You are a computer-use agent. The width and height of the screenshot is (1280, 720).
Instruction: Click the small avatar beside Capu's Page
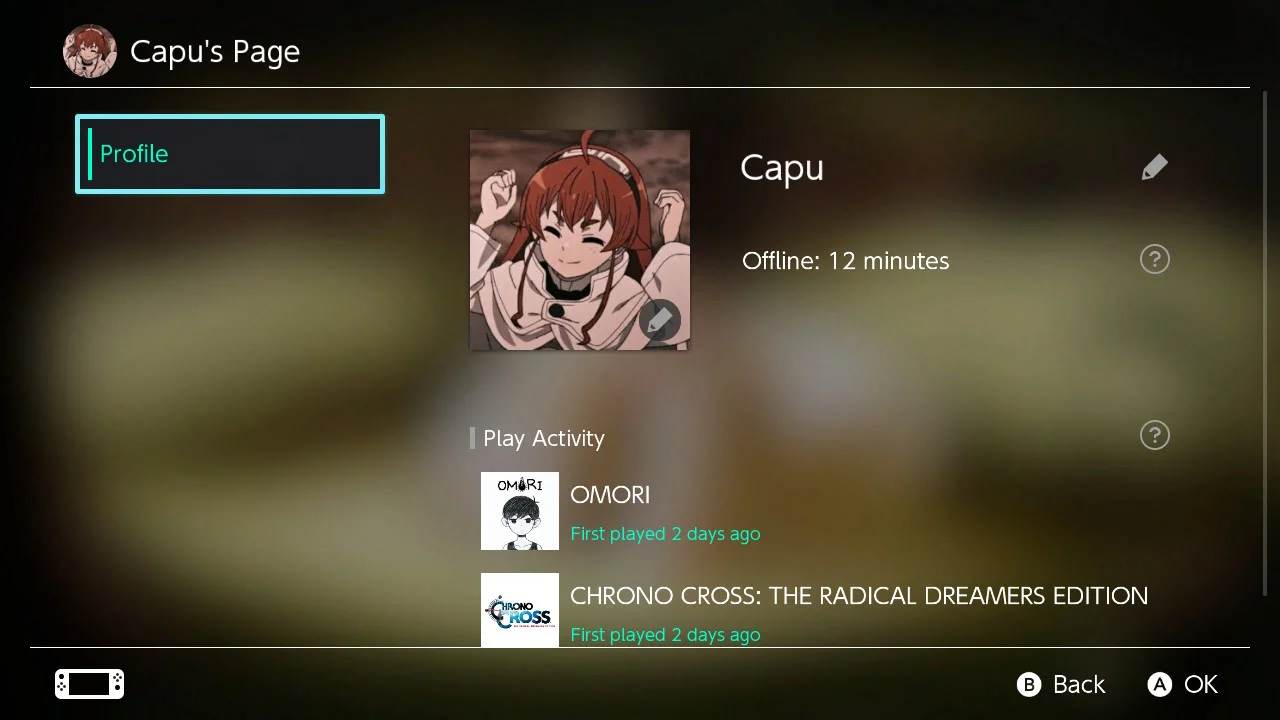point(90,51)
